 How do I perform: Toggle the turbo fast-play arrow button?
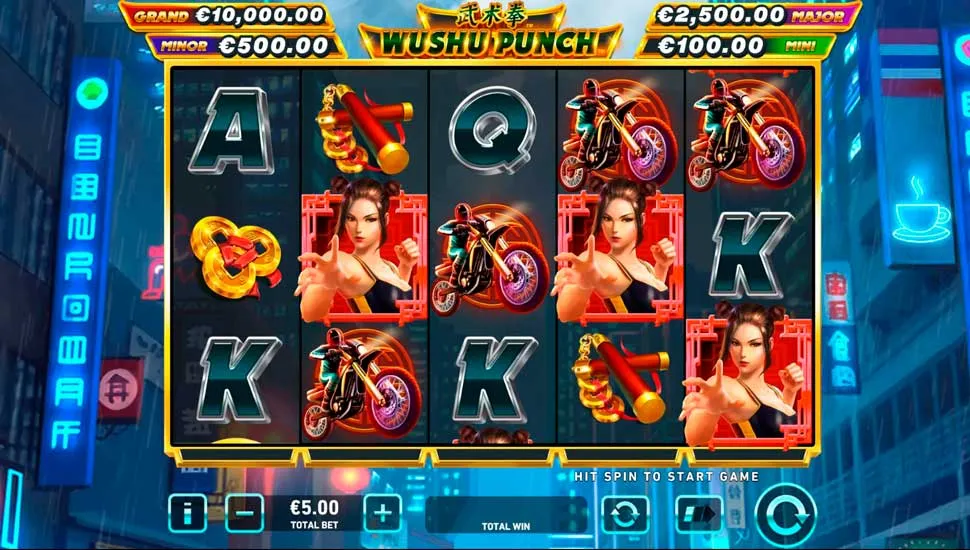tap(699, 514)
